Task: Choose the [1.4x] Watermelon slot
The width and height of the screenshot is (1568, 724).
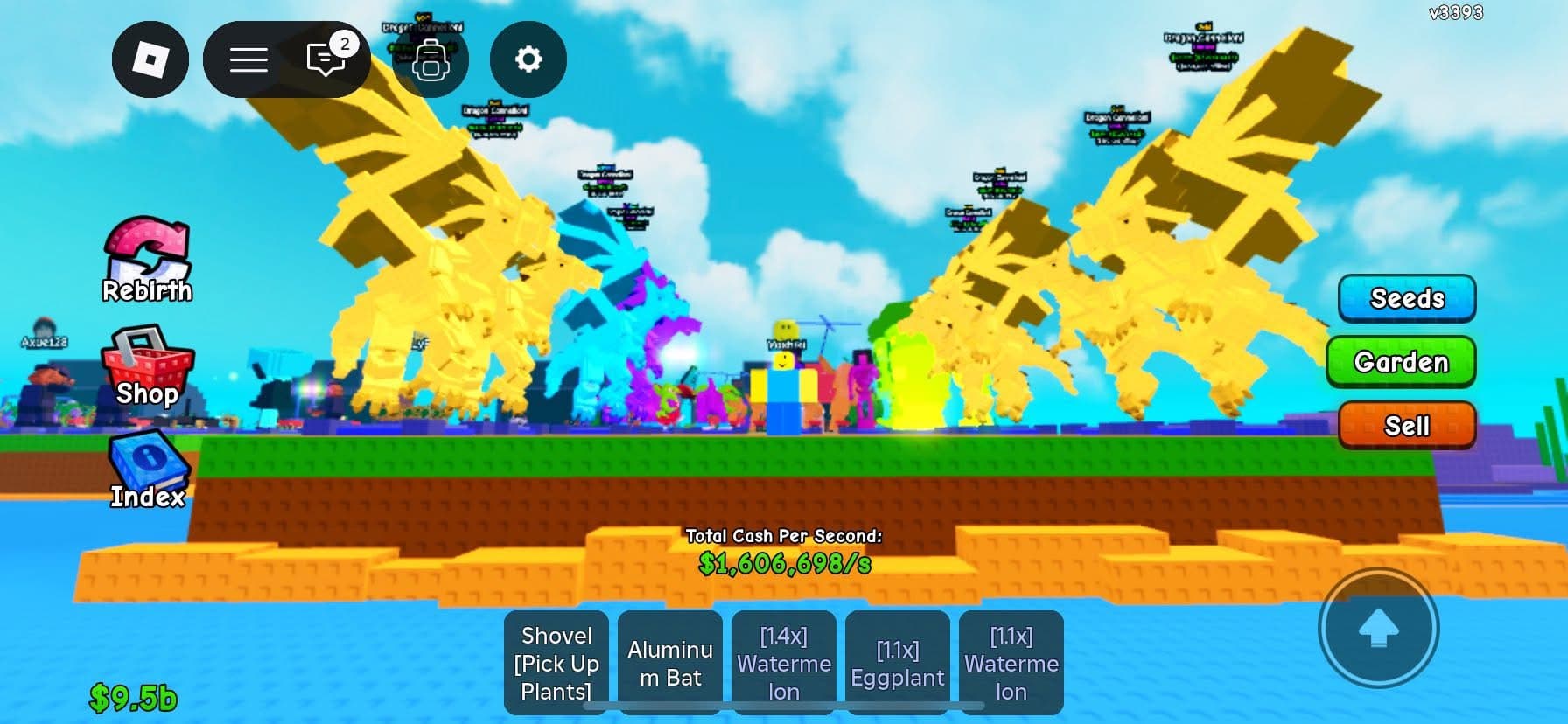Action: tap(784, 663)
